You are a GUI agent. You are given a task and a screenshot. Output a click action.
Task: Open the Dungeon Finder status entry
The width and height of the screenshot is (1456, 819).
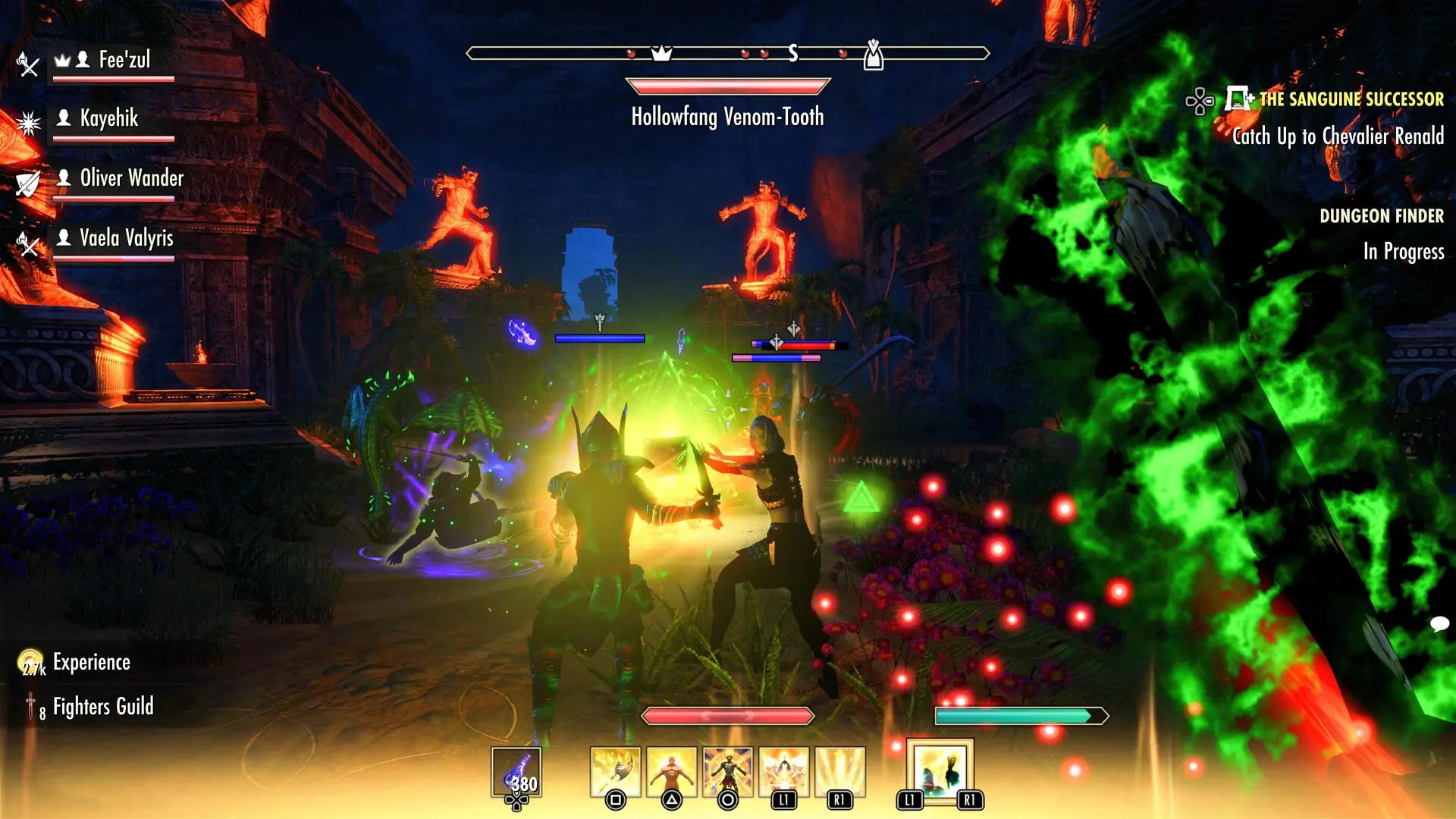pos(1381,217)
